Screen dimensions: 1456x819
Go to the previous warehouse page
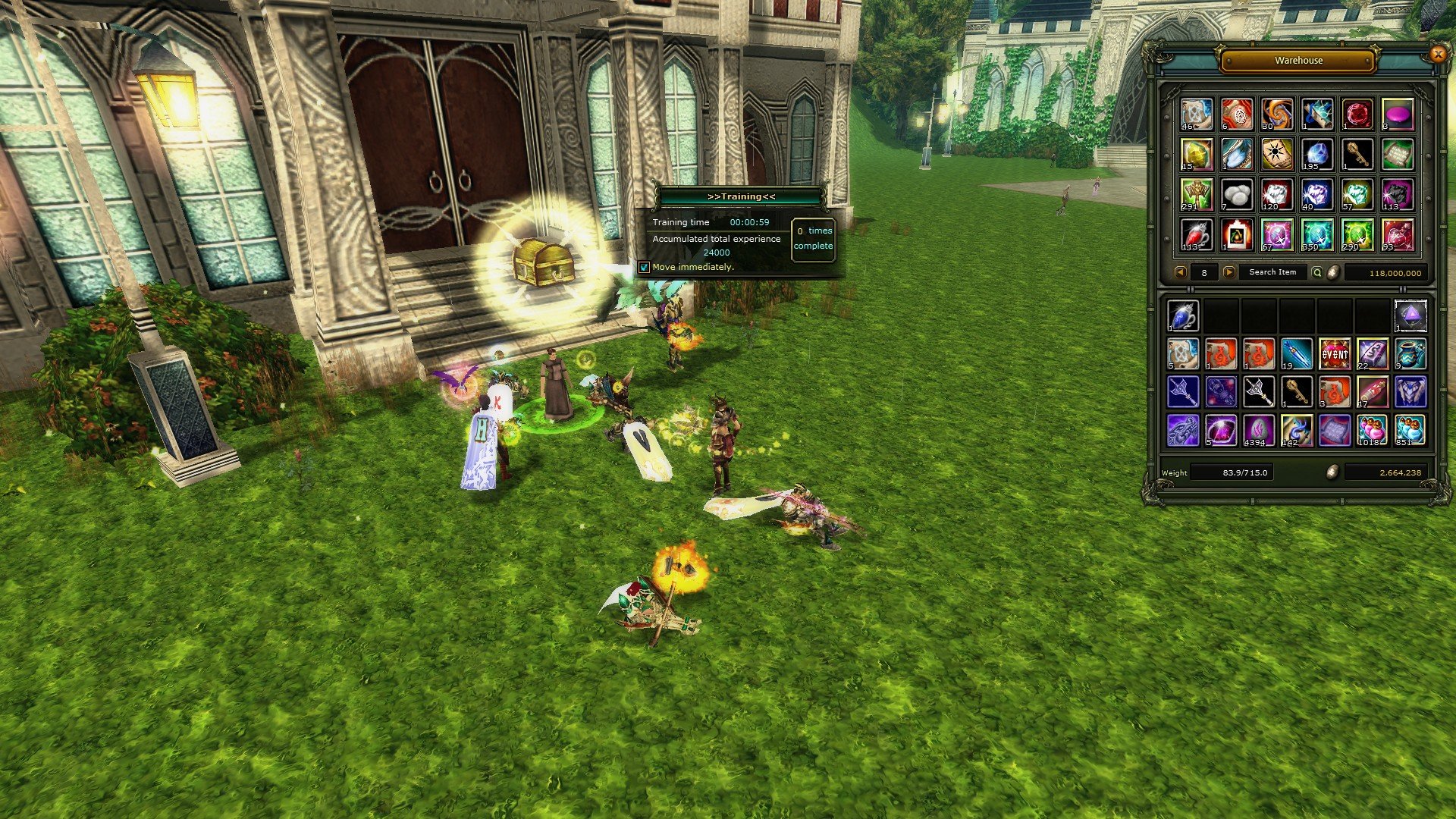click(x=1180, y=272)
